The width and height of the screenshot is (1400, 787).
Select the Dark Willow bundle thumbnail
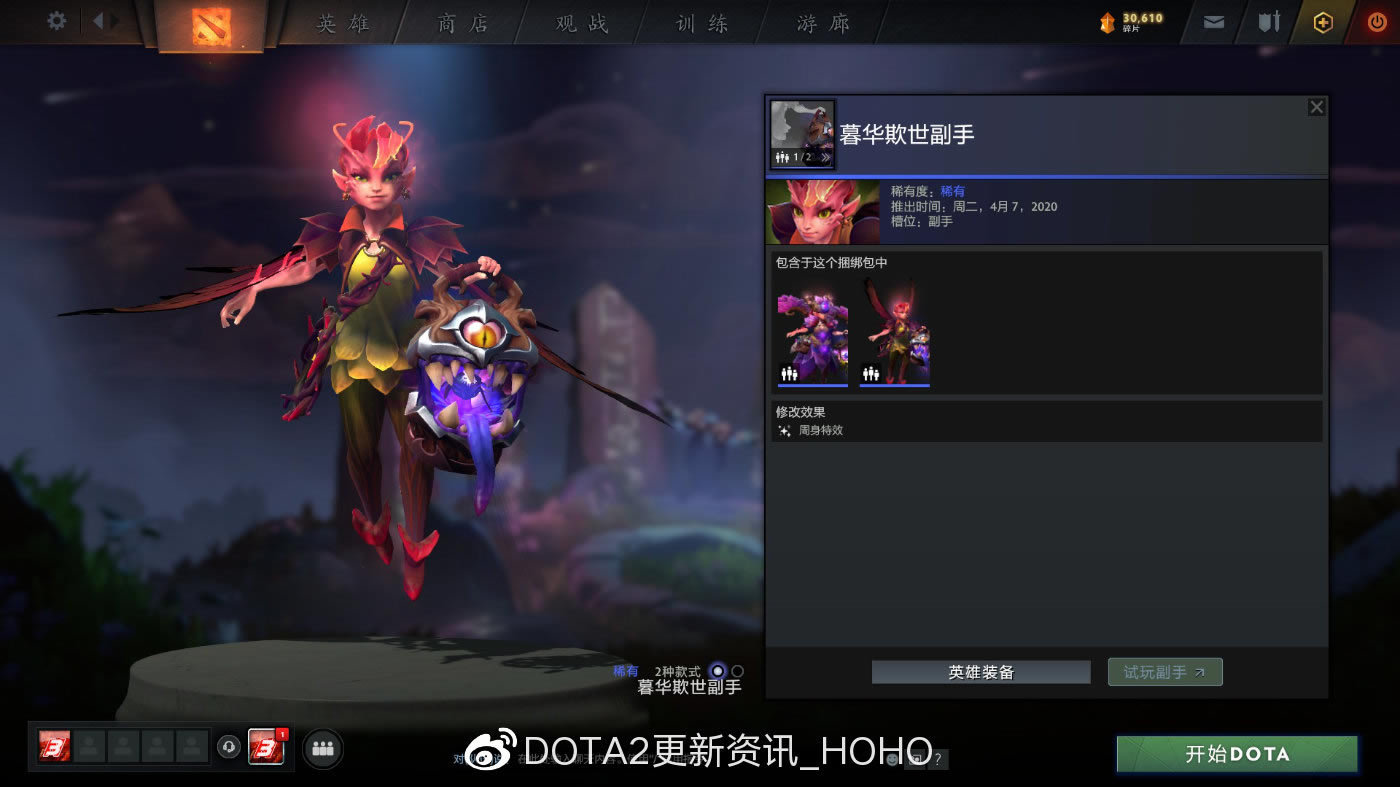811,335
